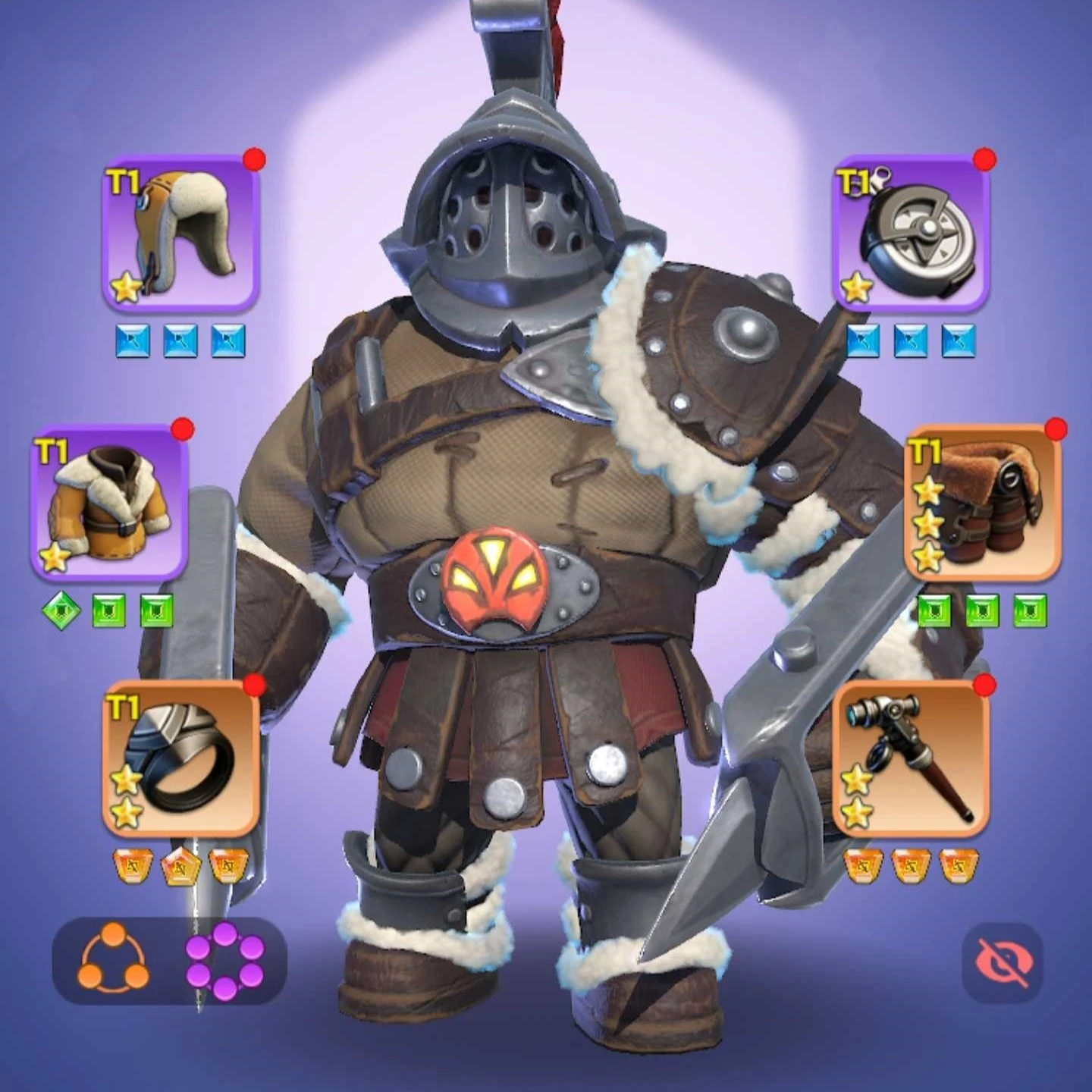Toggle the crossed-out eye visibility button

point(1002,962)
